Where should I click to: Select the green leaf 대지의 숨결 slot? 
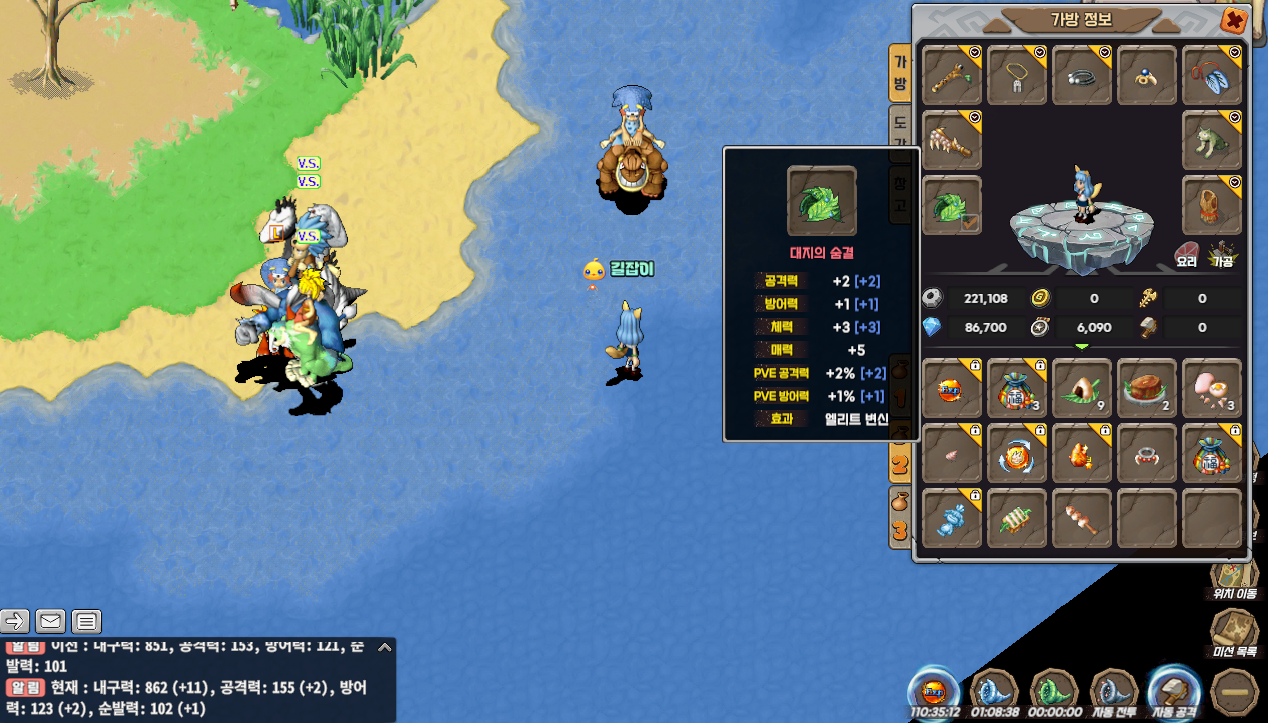point(952,206)
